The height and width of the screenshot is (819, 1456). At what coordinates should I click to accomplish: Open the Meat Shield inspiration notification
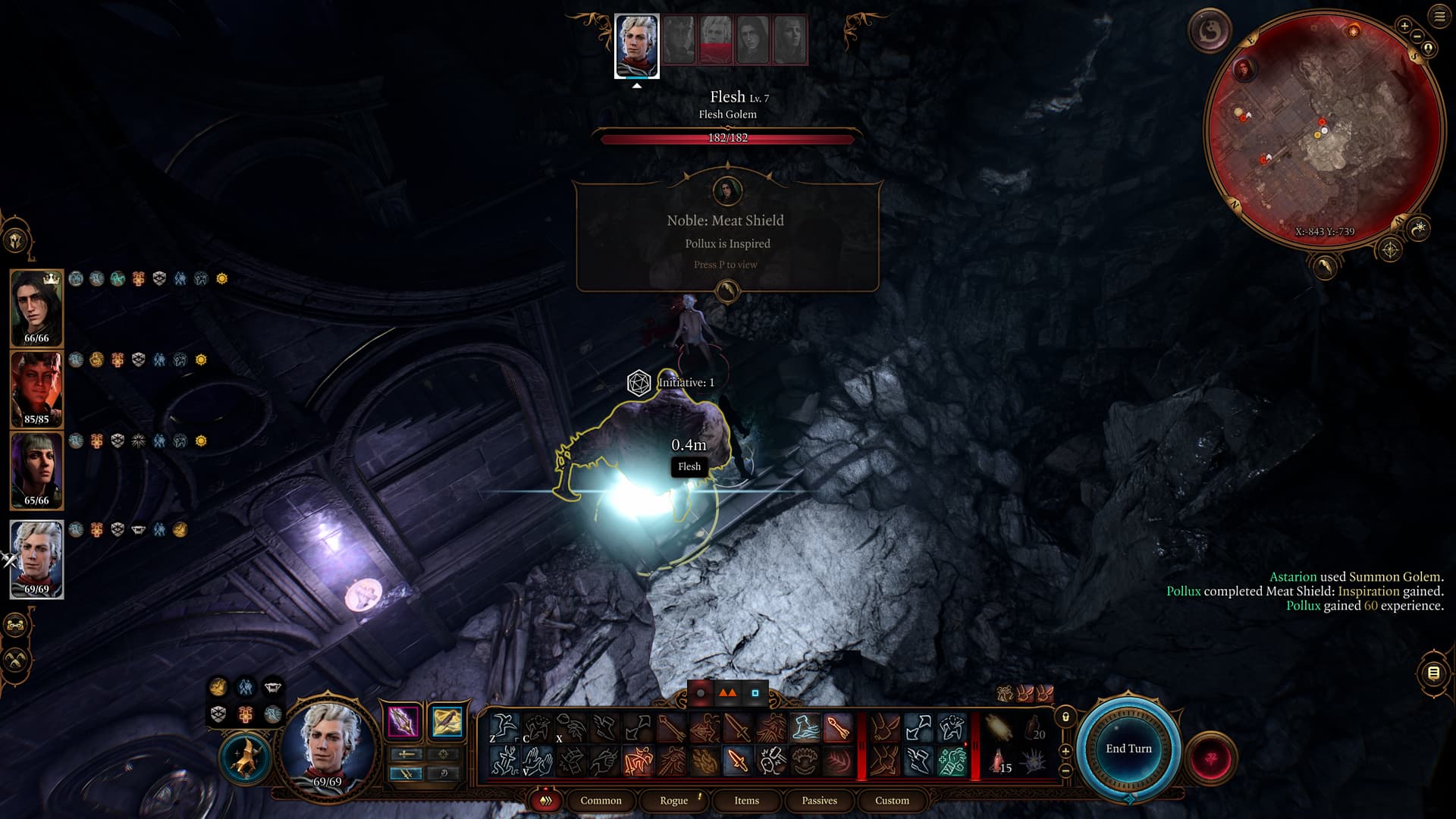[727, 236]
